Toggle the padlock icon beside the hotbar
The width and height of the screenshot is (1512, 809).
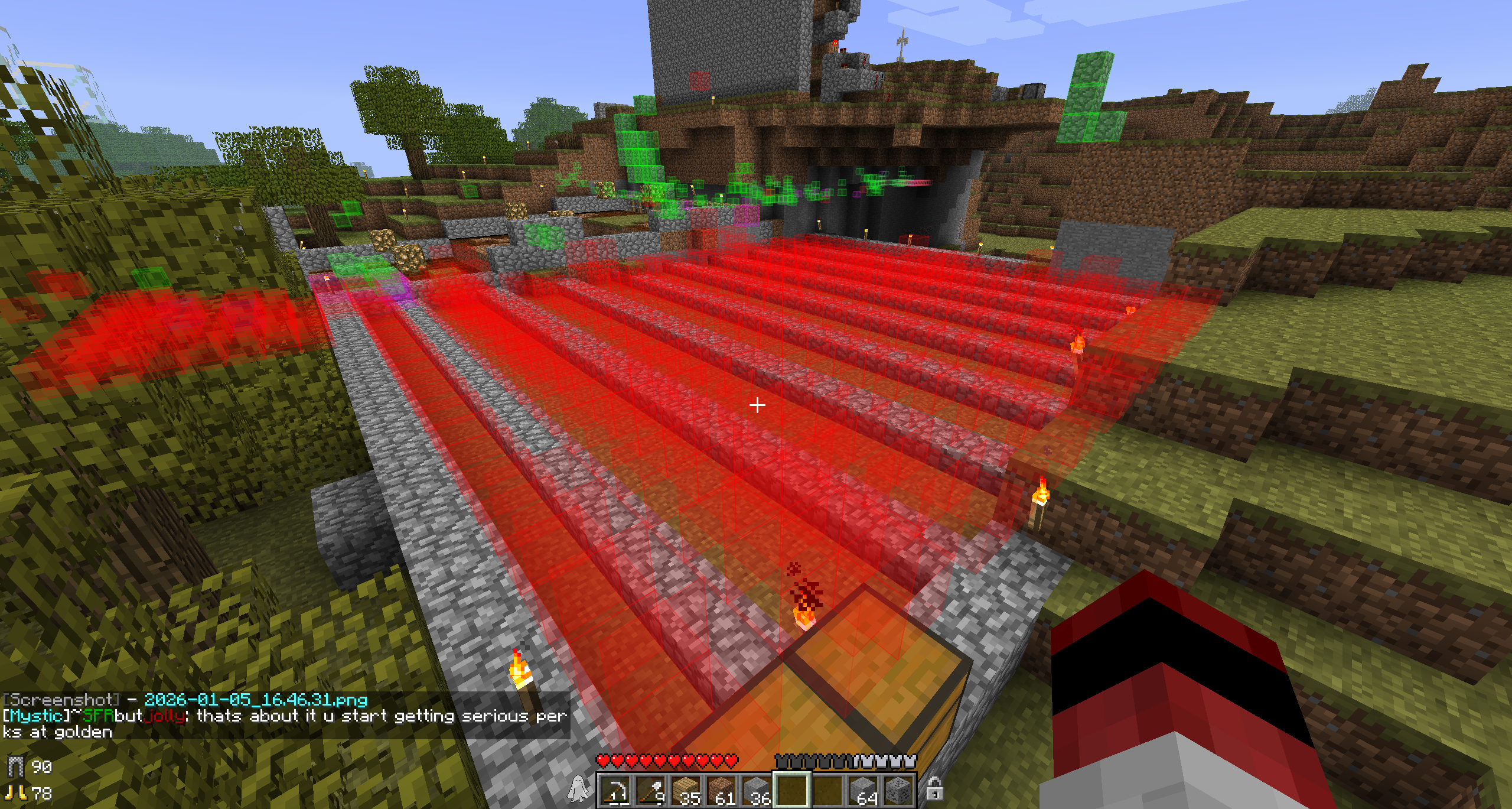tap(934, 789)
